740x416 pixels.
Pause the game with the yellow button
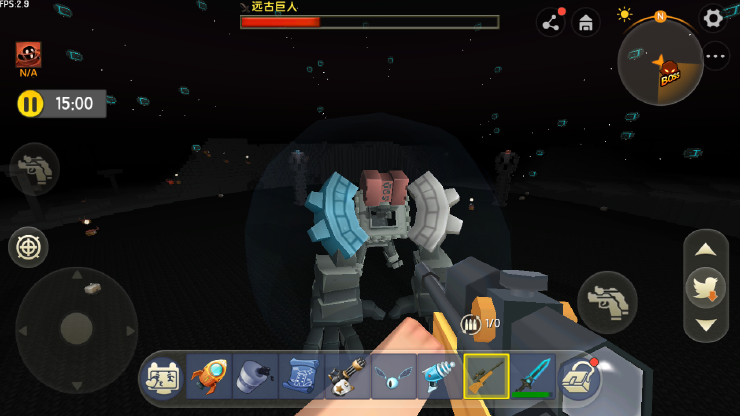coord(31,103)
